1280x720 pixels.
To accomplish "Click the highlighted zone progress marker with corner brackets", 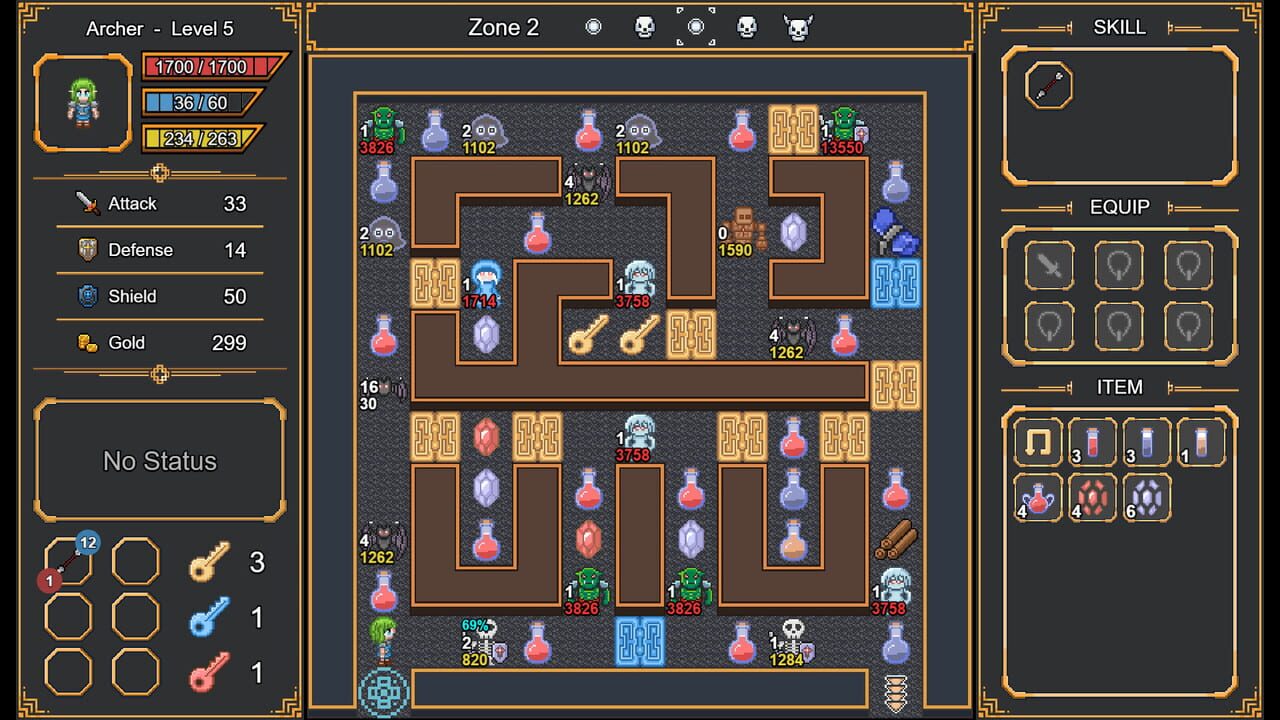I will coord(694,27).
